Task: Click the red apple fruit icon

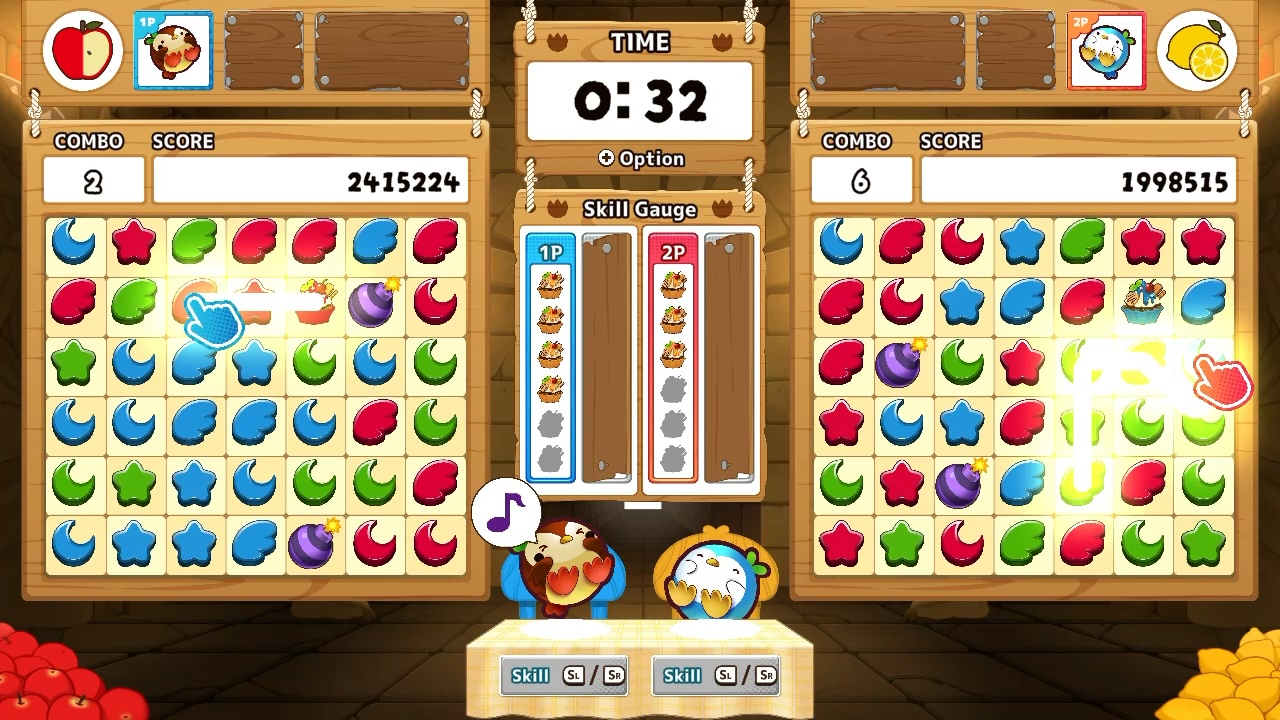Action: coord(80,50)
